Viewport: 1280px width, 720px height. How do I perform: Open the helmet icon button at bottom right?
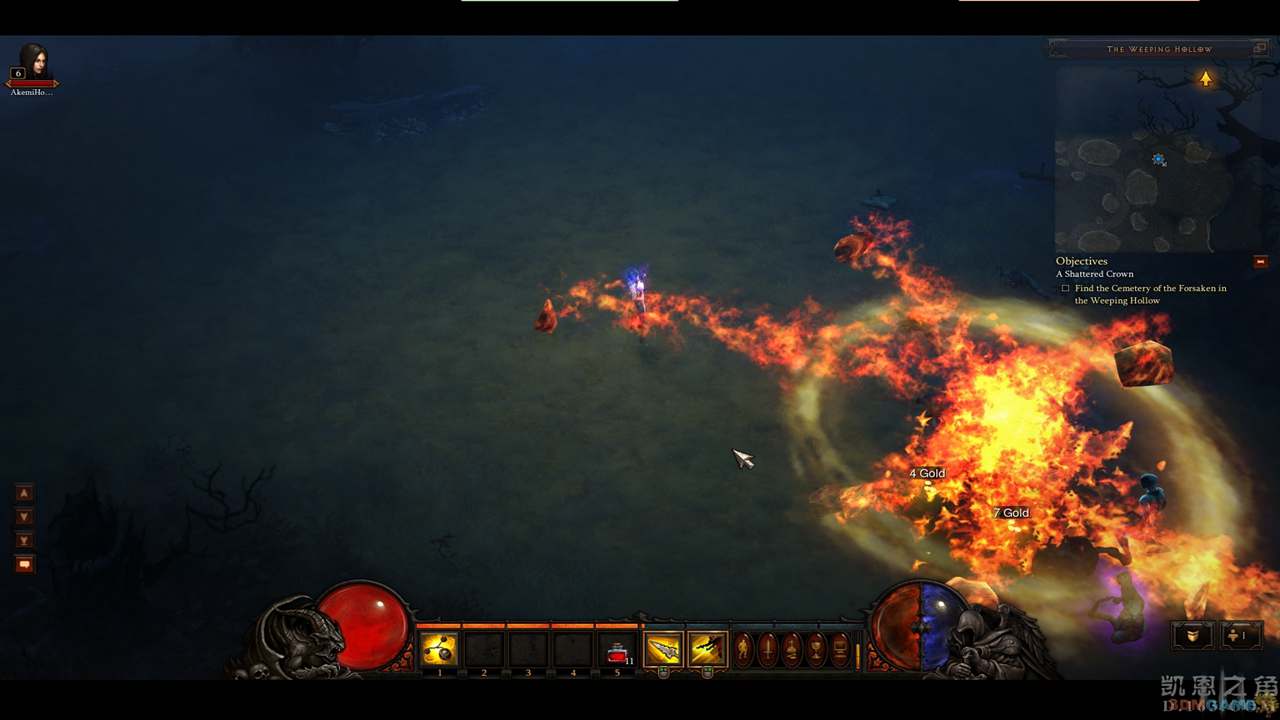coord(1193,636)
